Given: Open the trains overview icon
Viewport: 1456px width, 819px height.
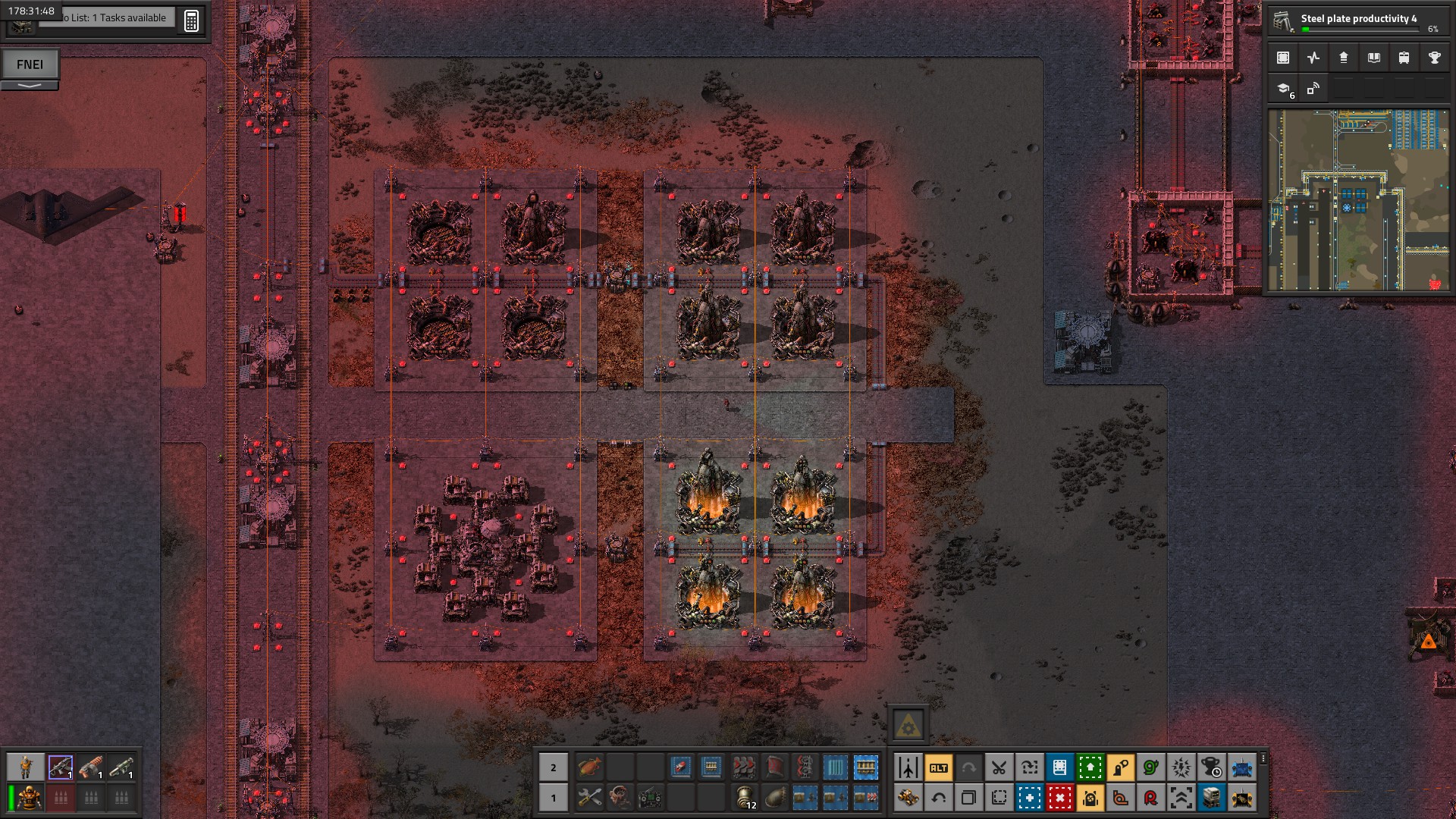Looking at the screenshot, I should click(1404, 58).
